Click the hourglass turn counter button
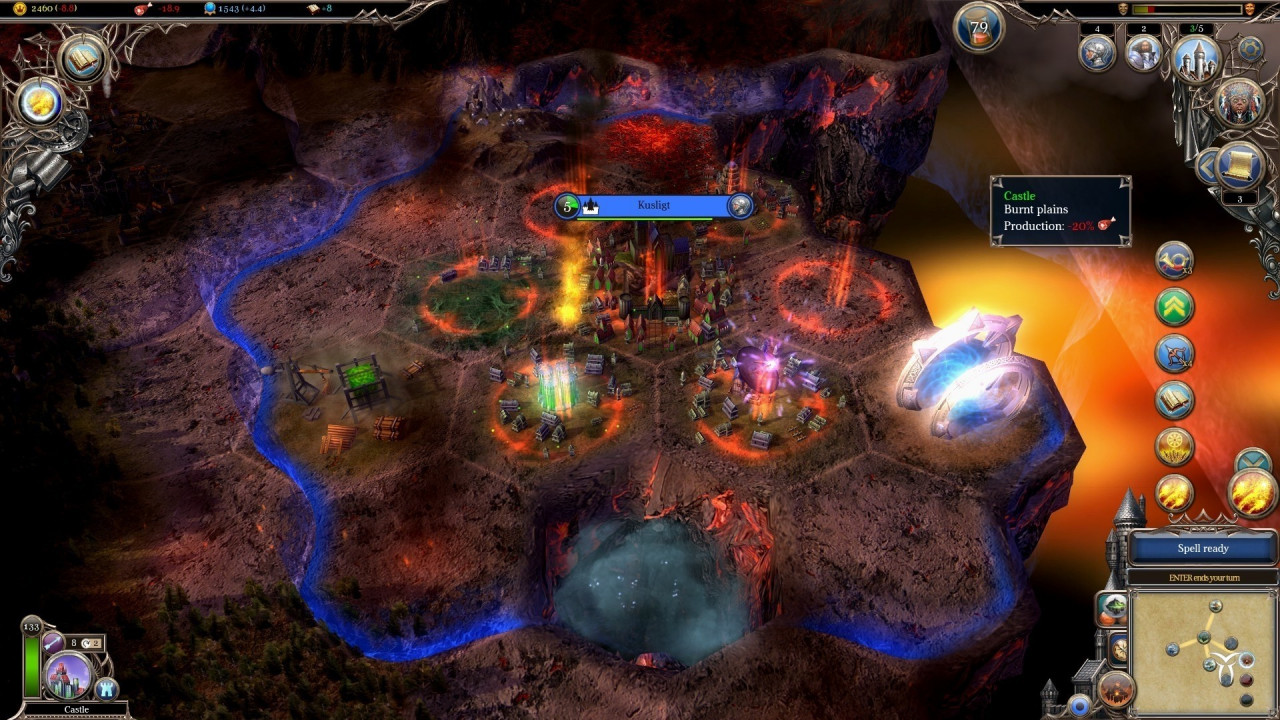Image resolution: width=1280 pixels, height=720 pixels. (x=979, y=27)
